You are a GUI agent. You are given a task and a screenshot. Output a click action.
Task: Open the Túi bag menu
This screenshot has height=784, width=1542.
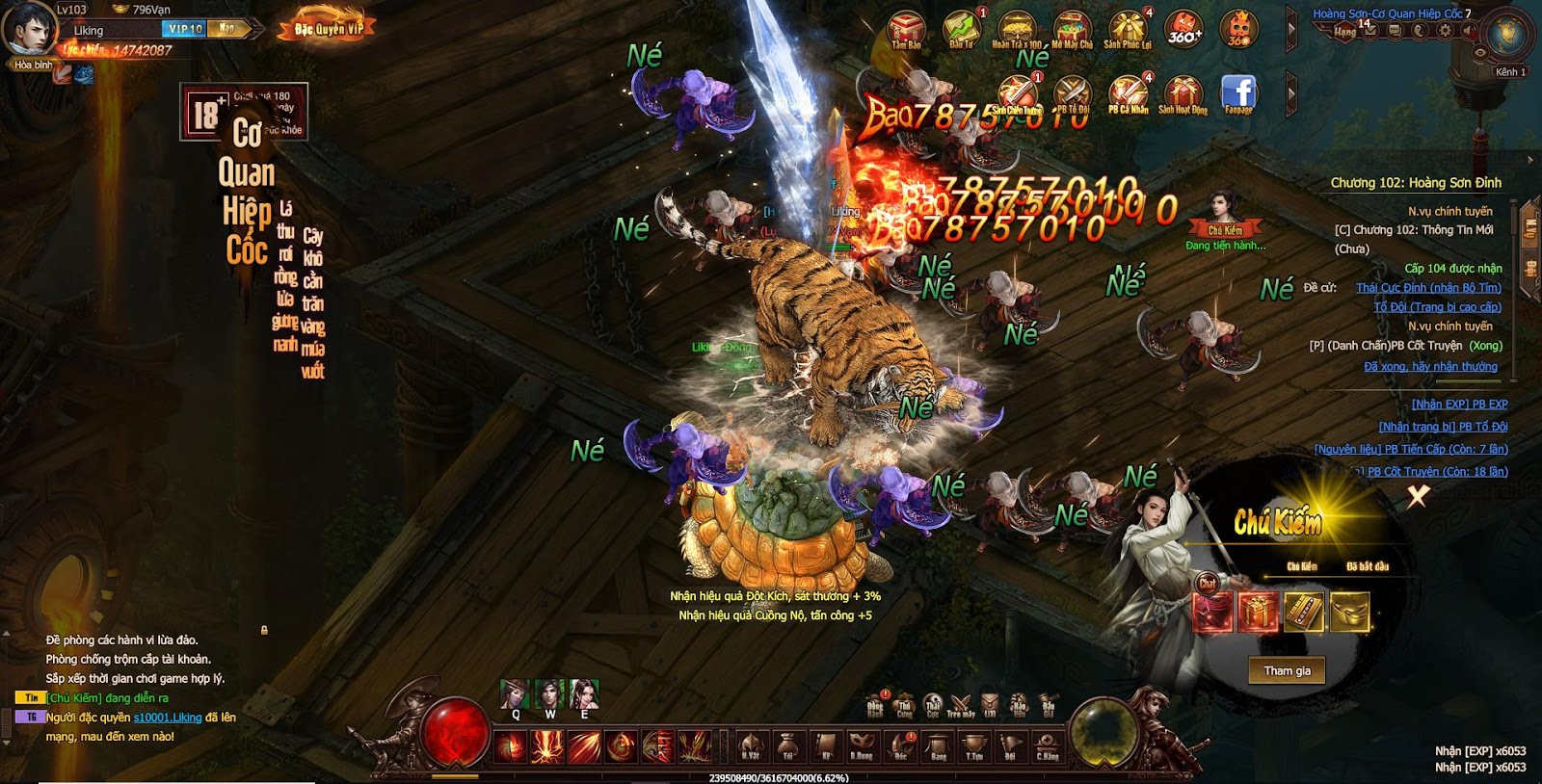788,745
